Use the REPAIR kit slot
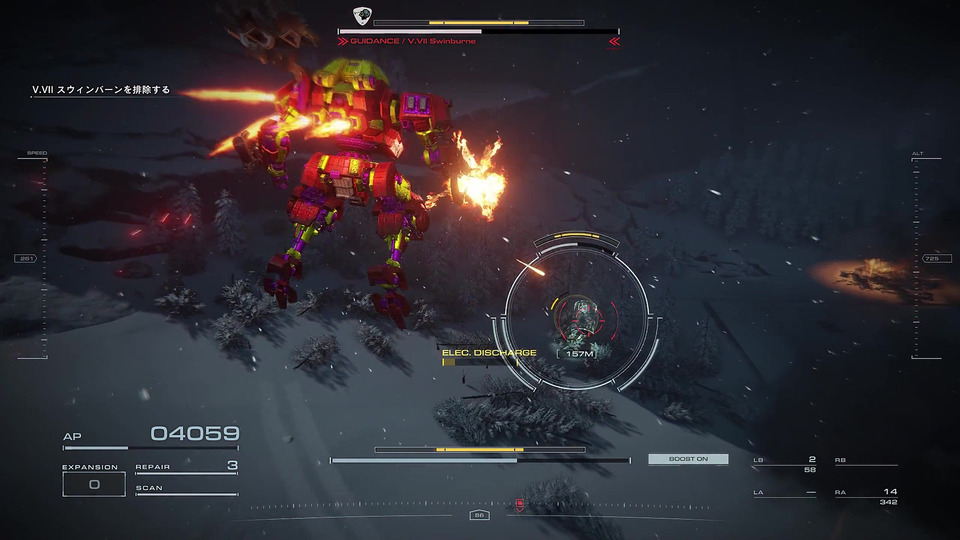The image size is (960, 540). click(186, 466)
